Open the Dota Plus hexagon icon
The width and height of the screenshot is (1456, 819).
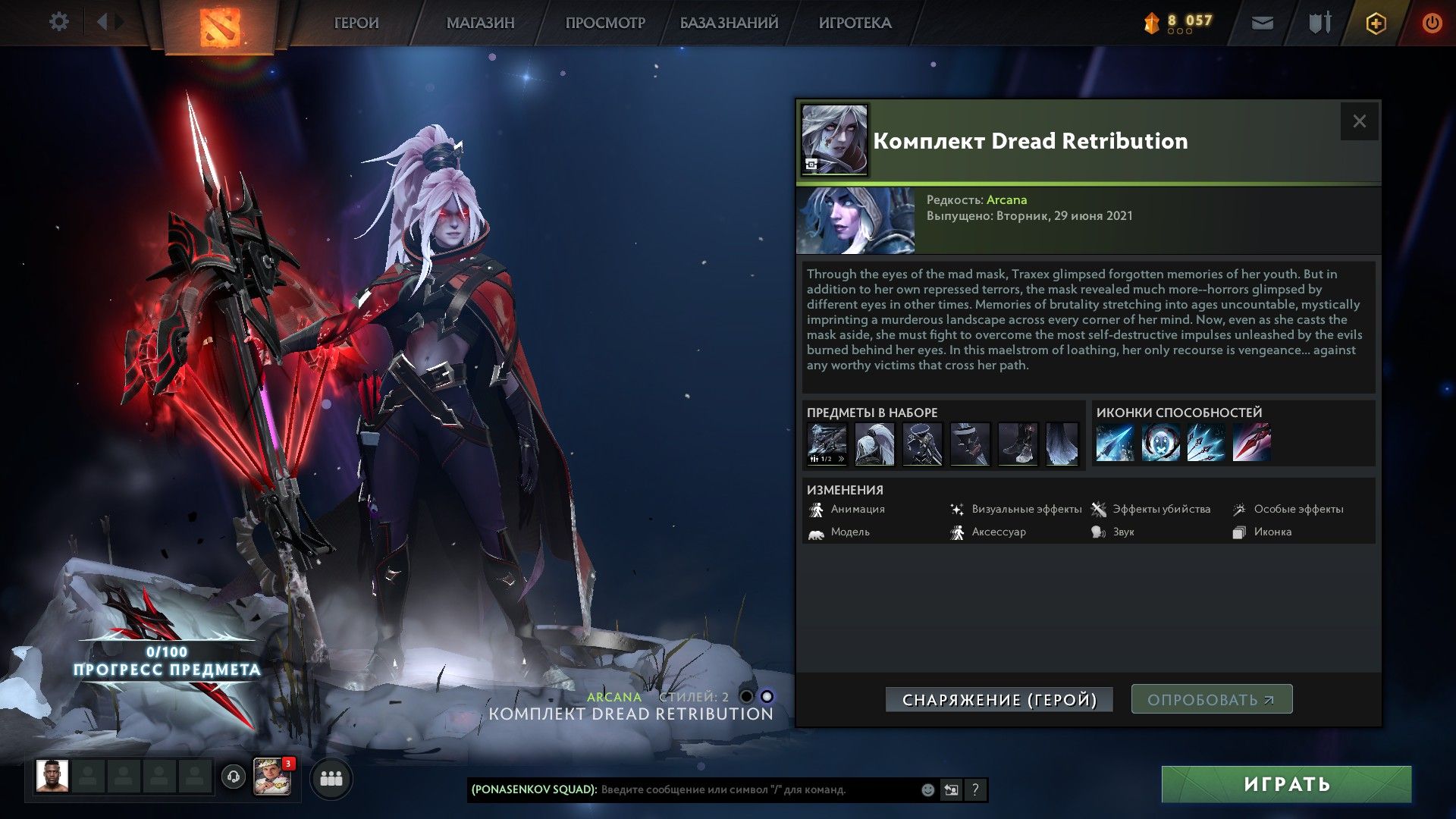[x=1376, y=24]
